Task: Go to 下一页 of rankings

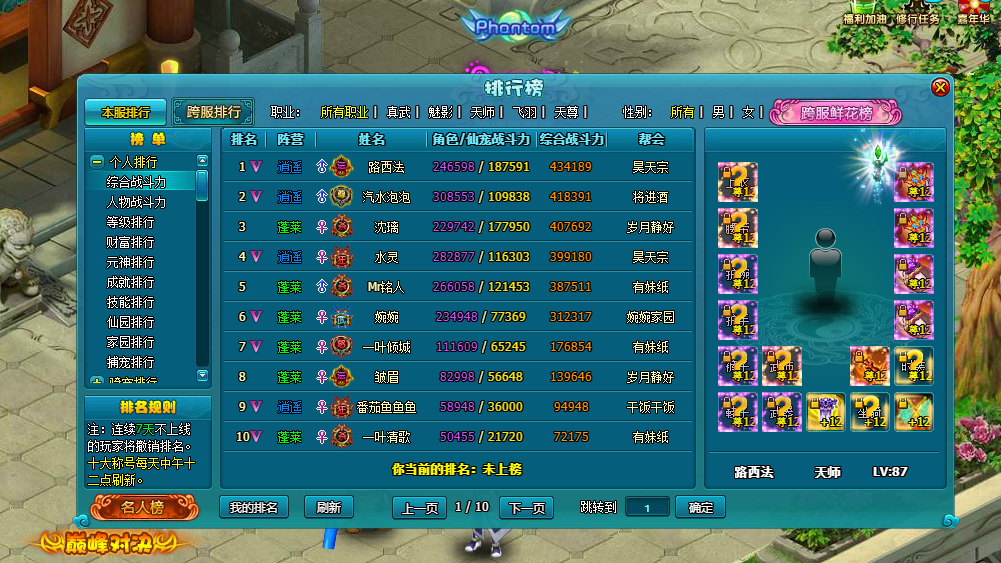Action: (526, 507)
